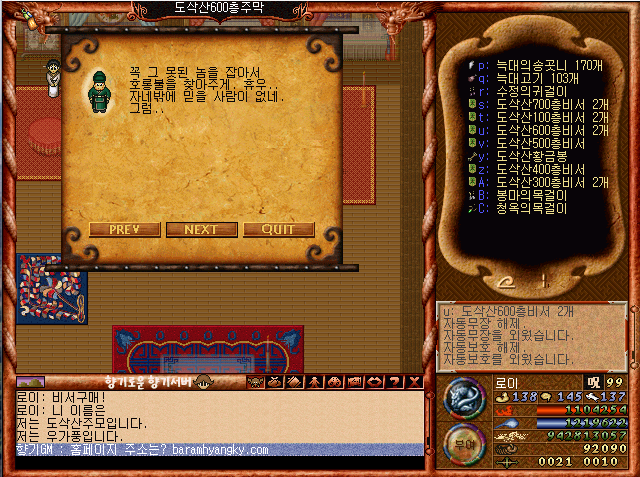Click the X icon on the toolbar

[415, 381]
